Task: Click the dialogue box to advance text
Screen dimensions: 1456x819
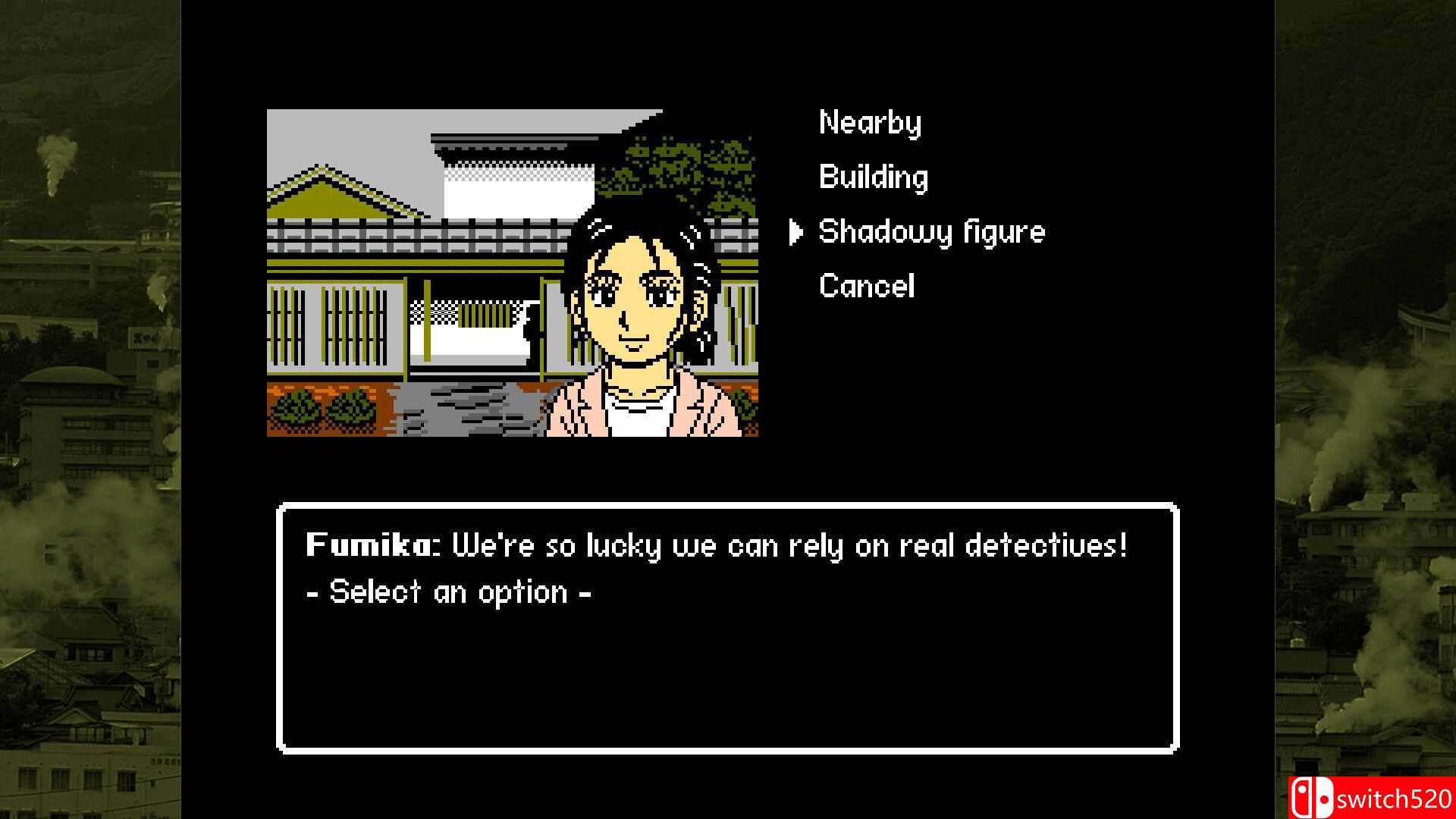Action: coord(728,667)
